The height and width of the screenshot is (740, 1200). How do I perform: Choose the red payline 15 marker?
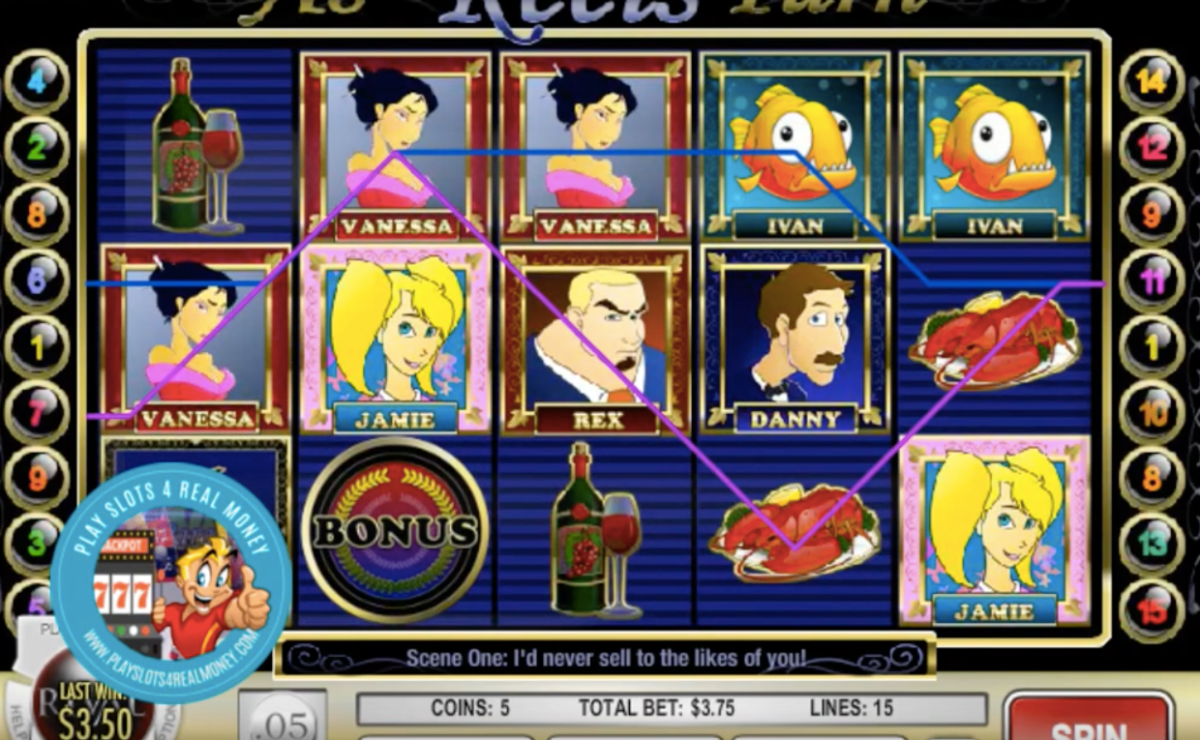(1152, 610)
